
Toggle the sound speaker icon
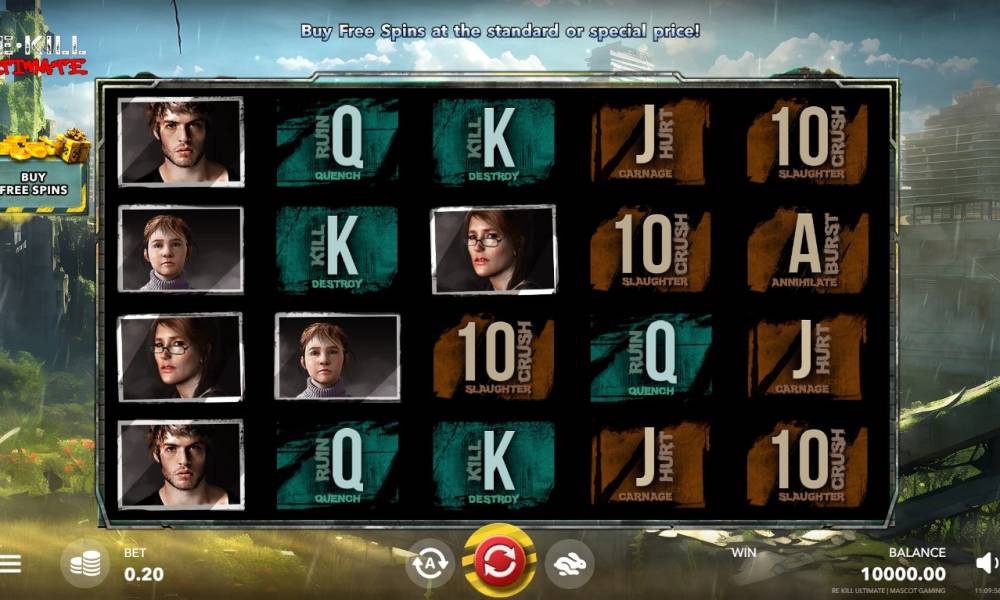click(x=986, y=563)
